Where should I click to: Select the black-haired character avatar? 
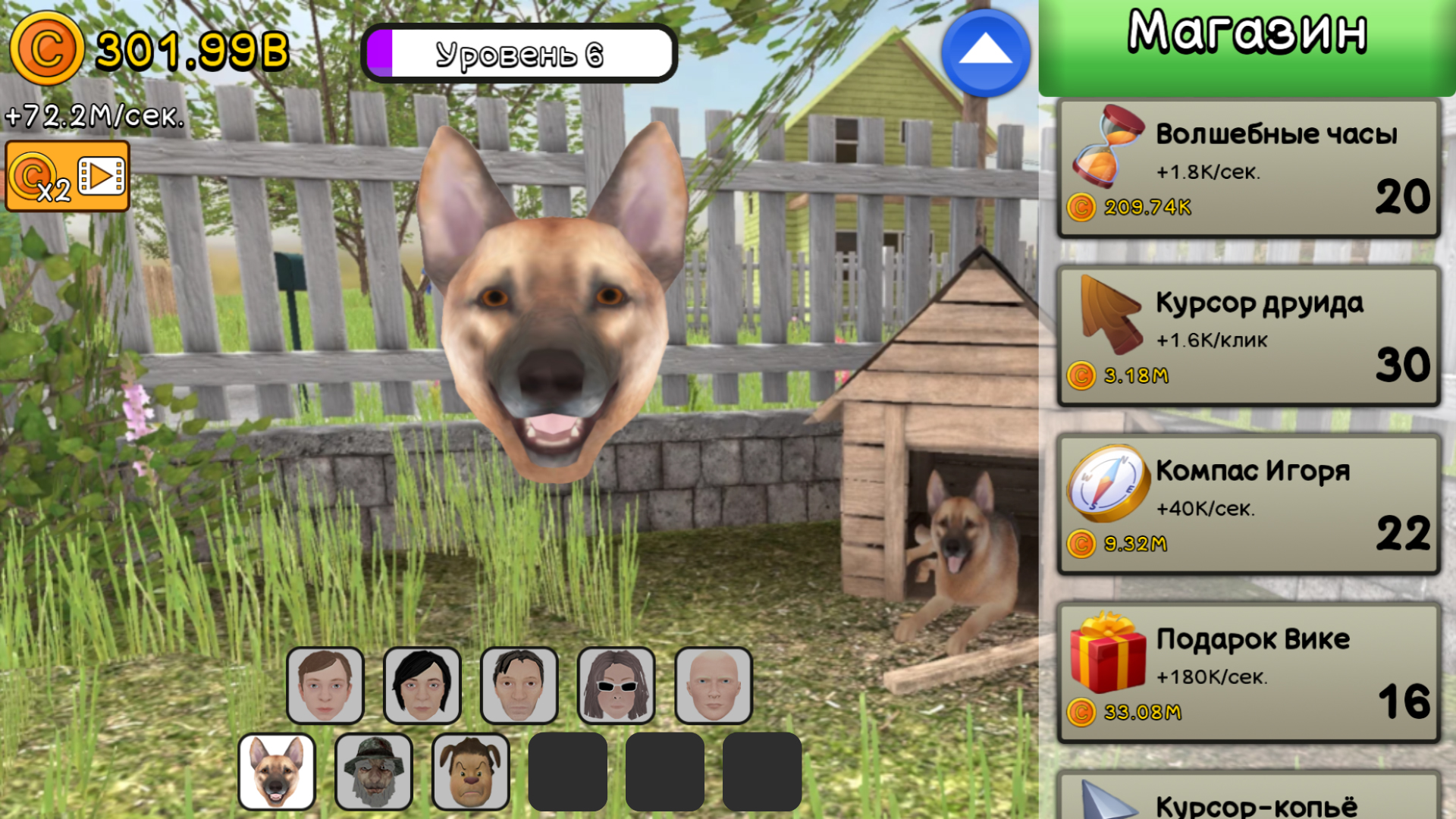pyautogui.click(x=422, y=684)
